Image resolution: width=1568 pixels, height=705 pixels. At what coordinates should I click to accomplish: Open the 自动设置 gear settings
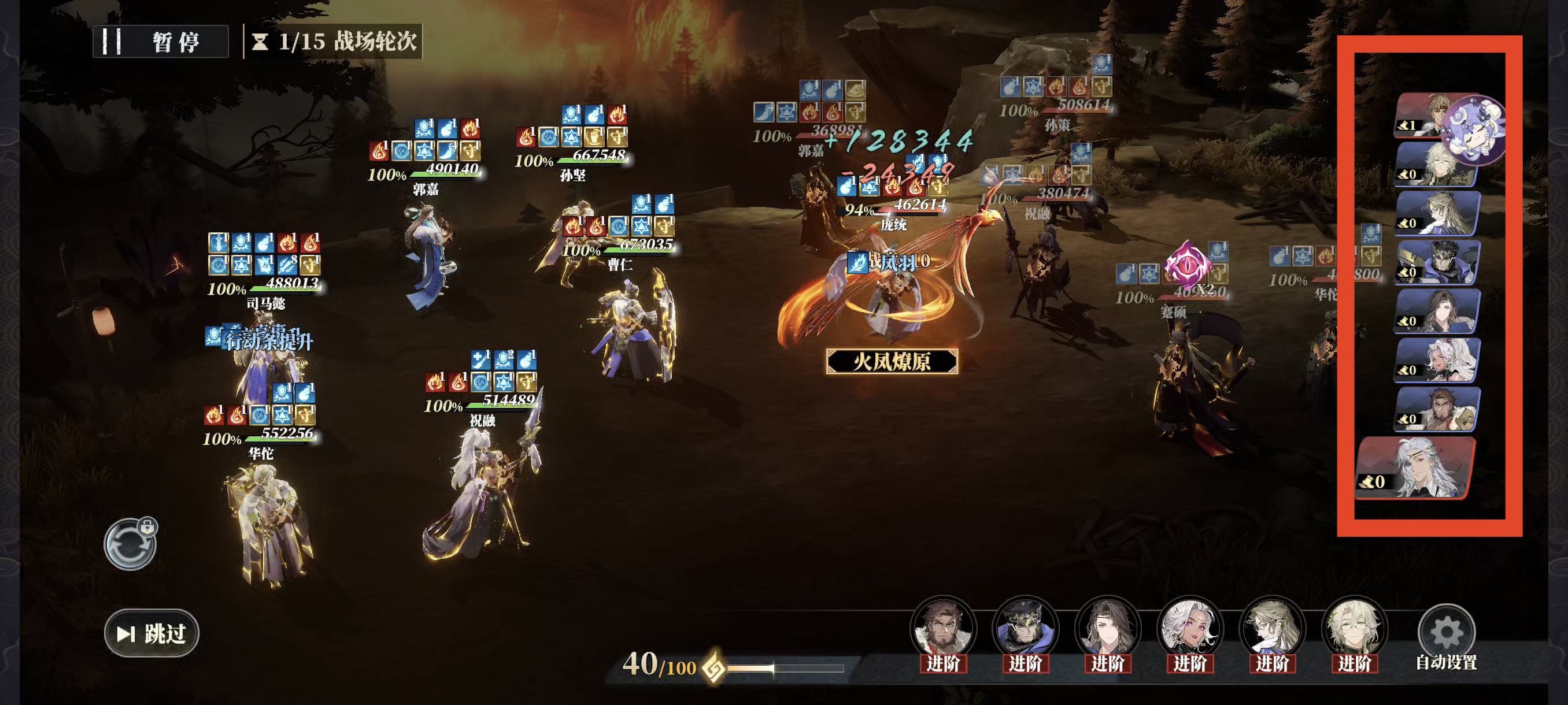[x=1445, y=636]
